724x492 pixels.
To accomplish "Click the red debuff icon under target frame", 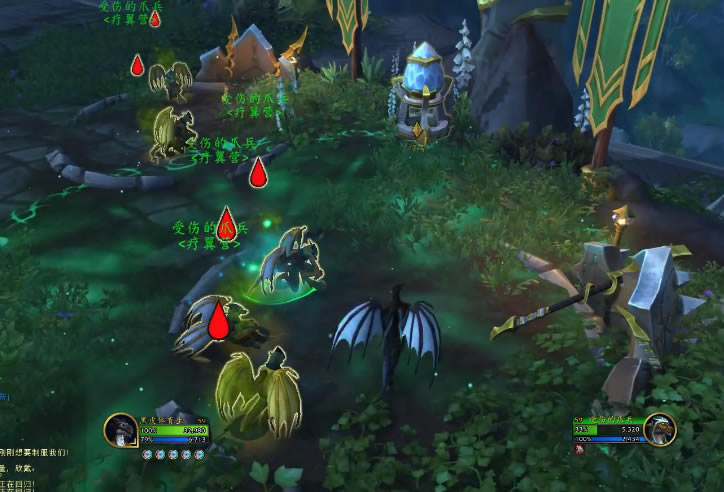I will (579, 449).
